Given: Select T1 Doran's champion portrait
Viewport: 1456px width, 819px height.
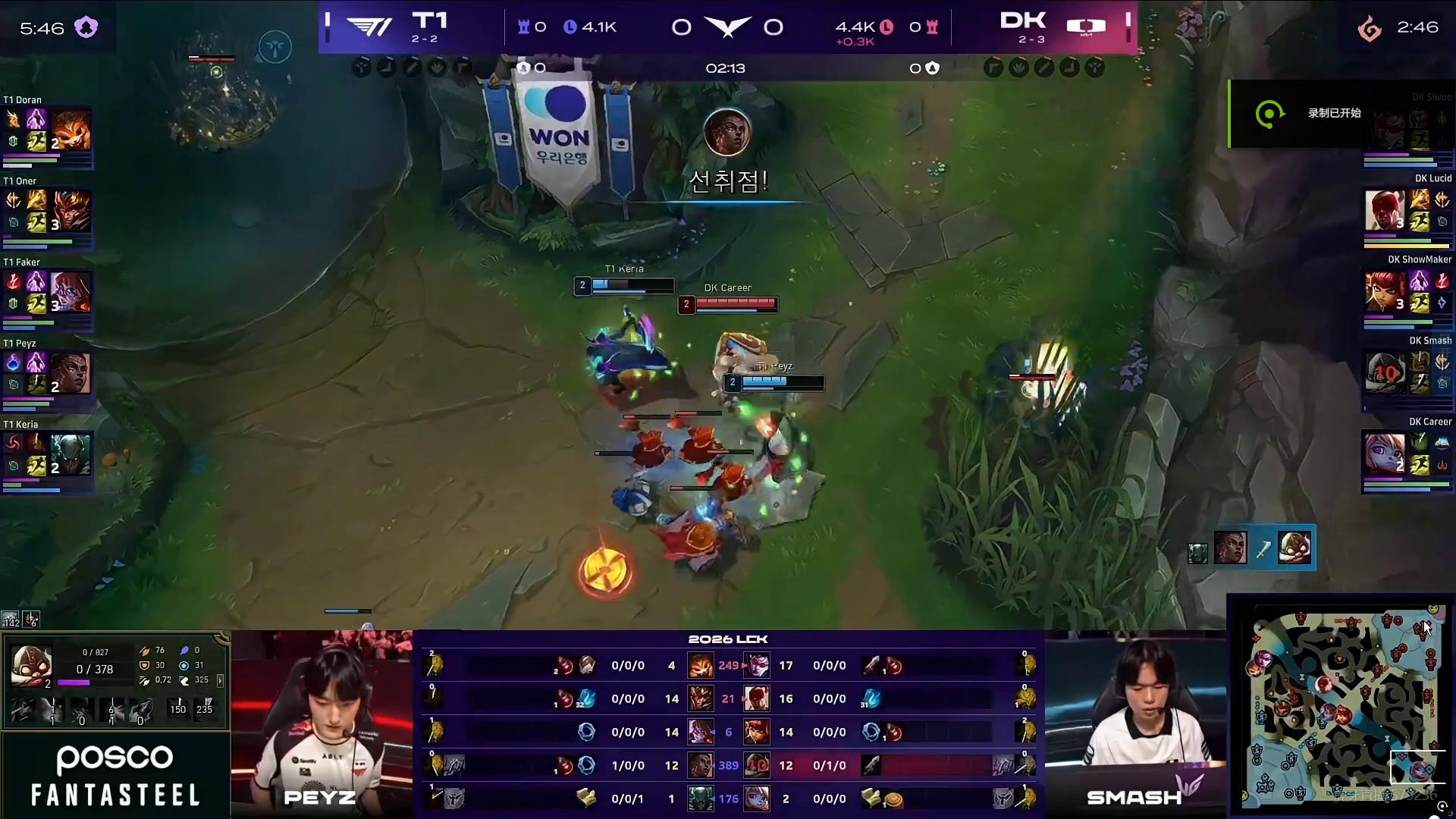Looking at the screenshot, I should [71, 130].
